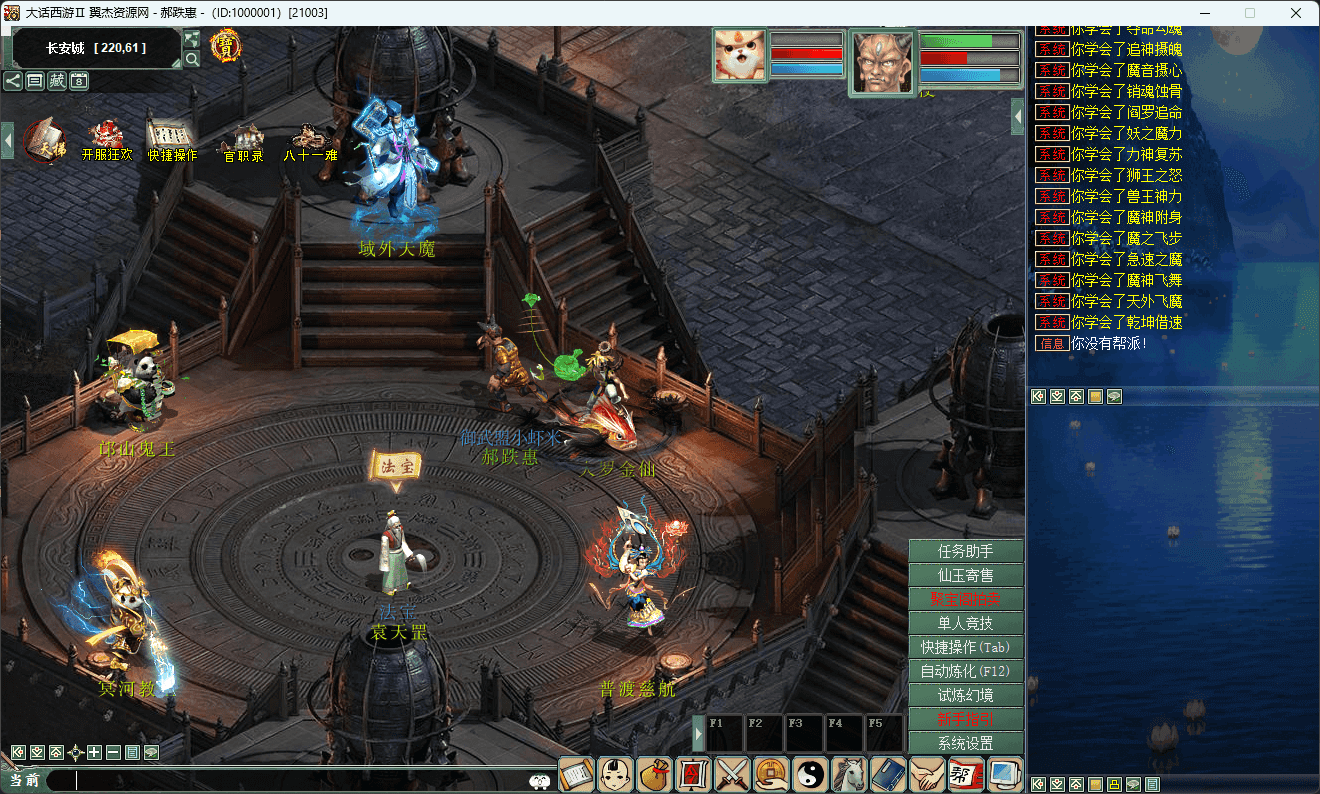This screenshot has height=794, width=1320.
Task: Open the yin-yang skills icon
Action: pyautogui.click(x=811, y=775)
